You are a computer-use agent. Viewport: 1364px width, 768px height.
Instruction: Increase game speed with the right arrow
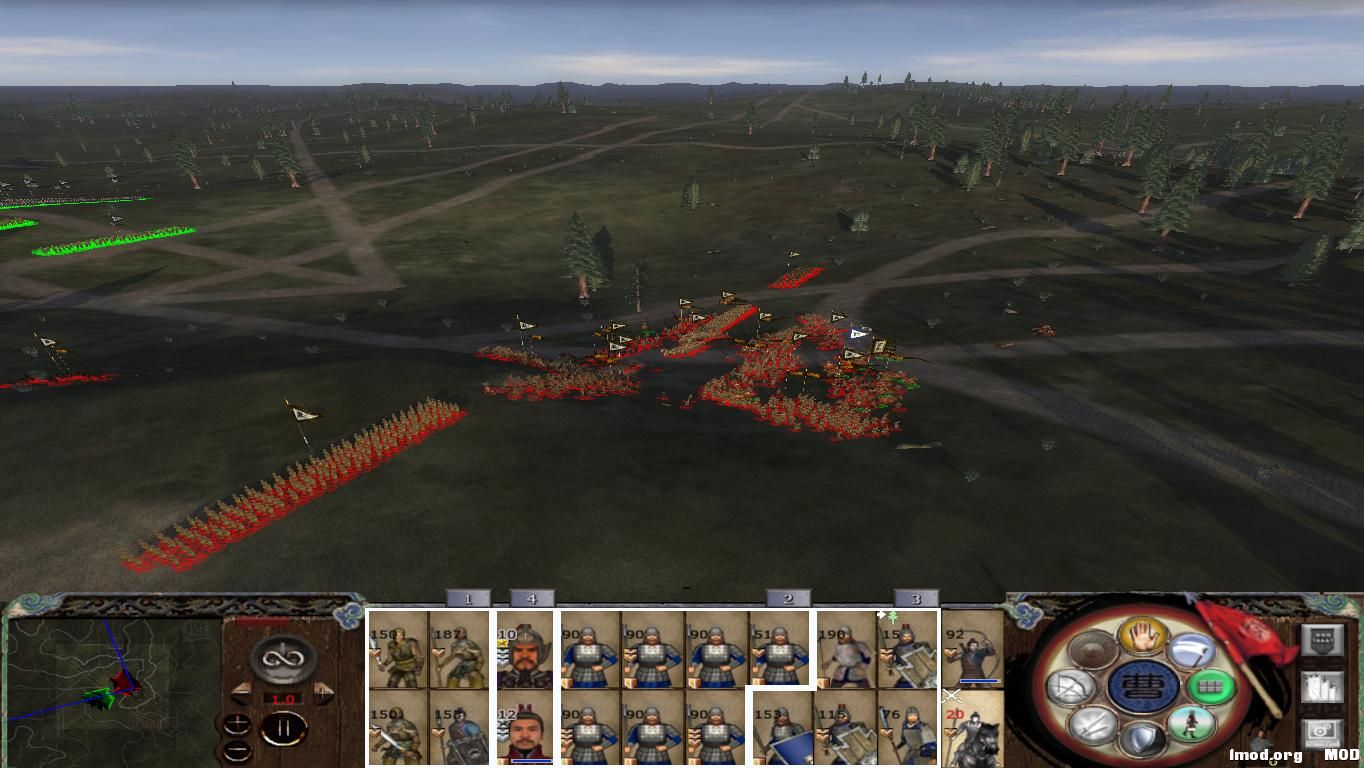(x=324, y=694)
